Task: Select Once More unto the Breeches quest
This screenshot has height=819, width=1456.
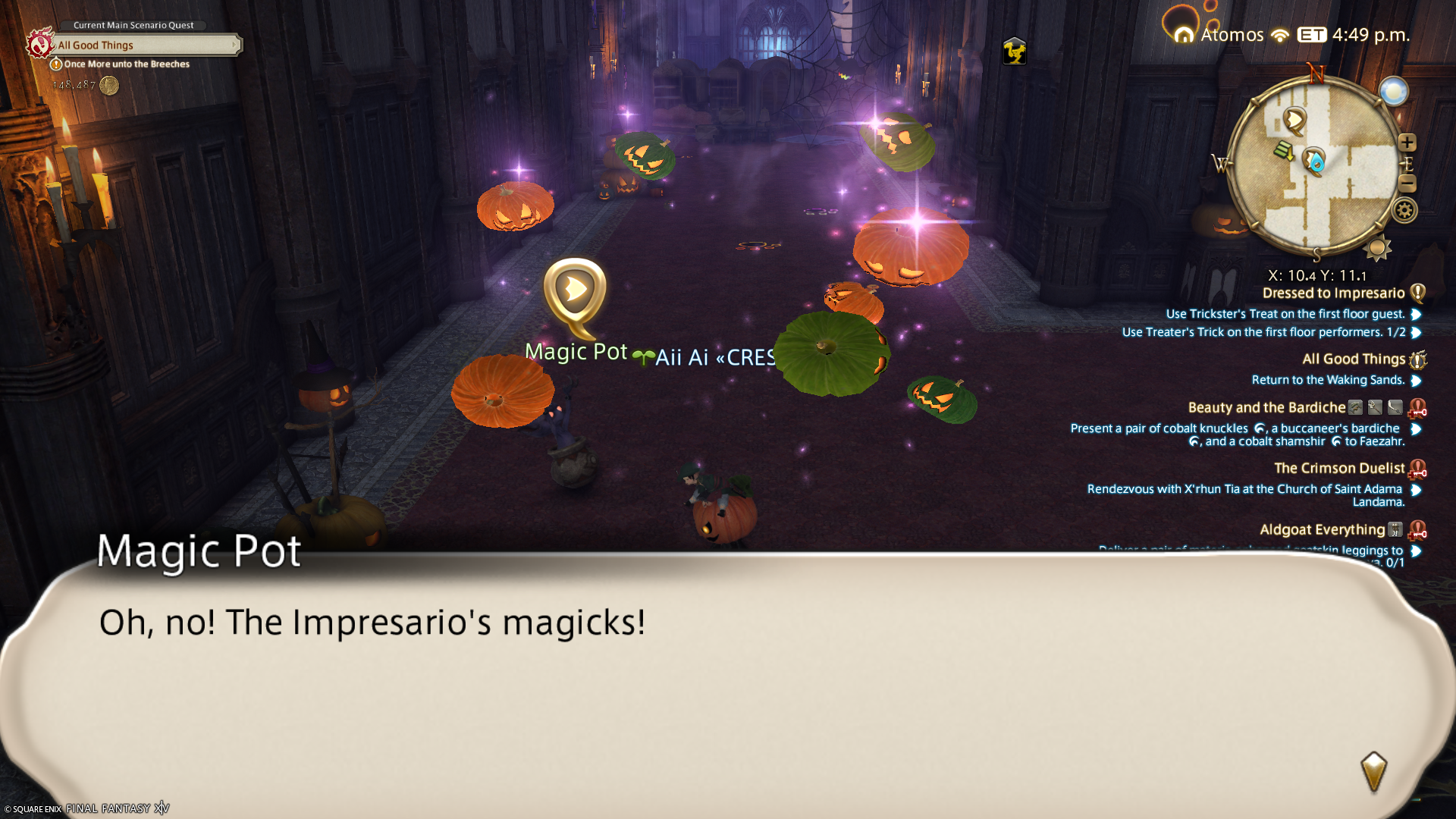Action: (x=127, y=64)
